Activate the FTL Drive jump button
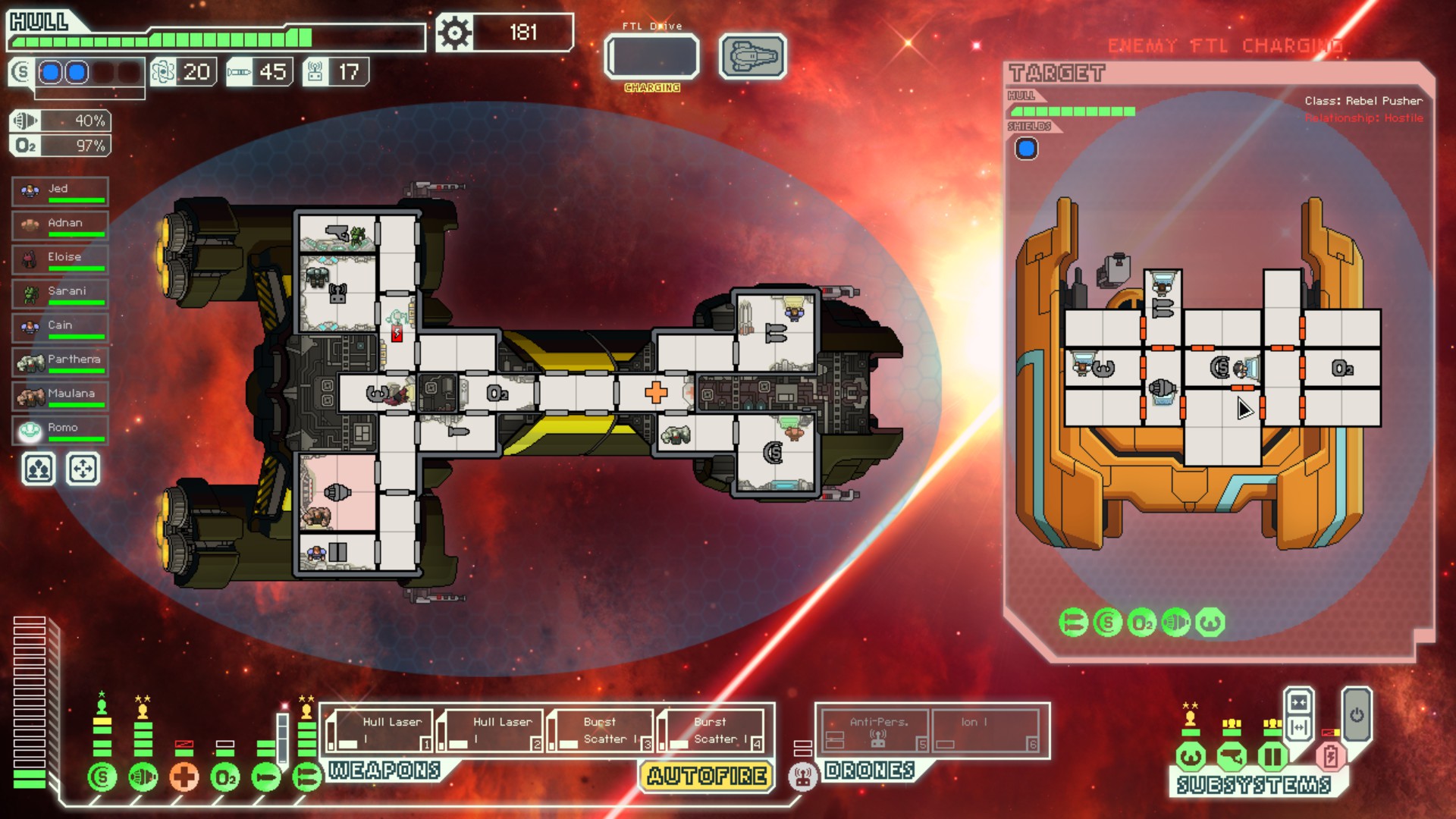1456x819 pixels. pyautogui.click(x=651, y=57)
